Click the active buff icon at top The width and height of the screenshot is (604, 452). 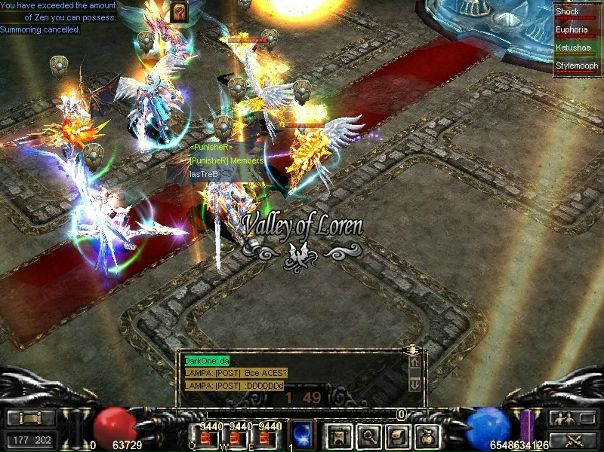(x=179, y=11)
